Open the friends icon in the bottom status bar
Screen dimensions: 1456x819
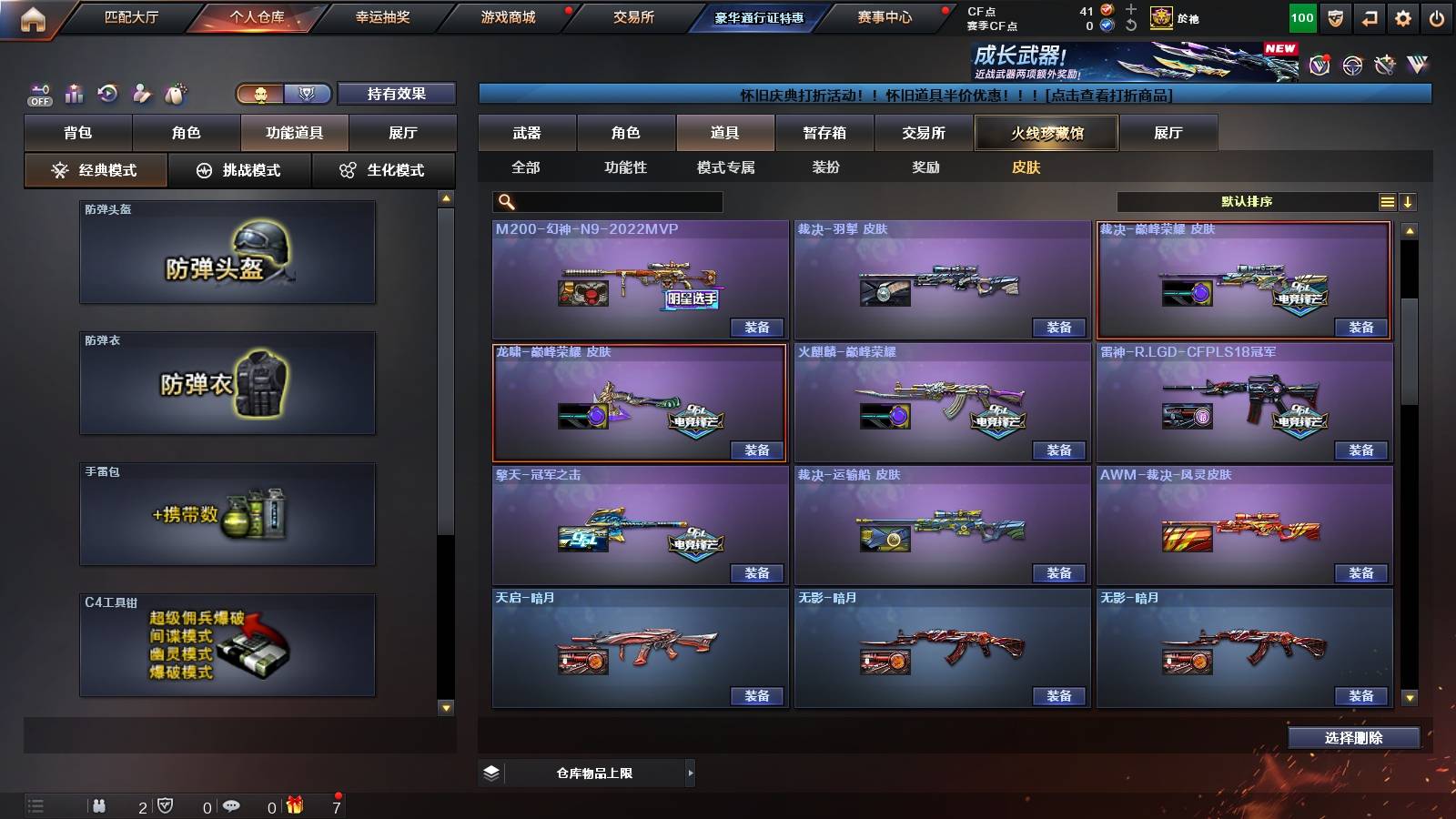100,806
